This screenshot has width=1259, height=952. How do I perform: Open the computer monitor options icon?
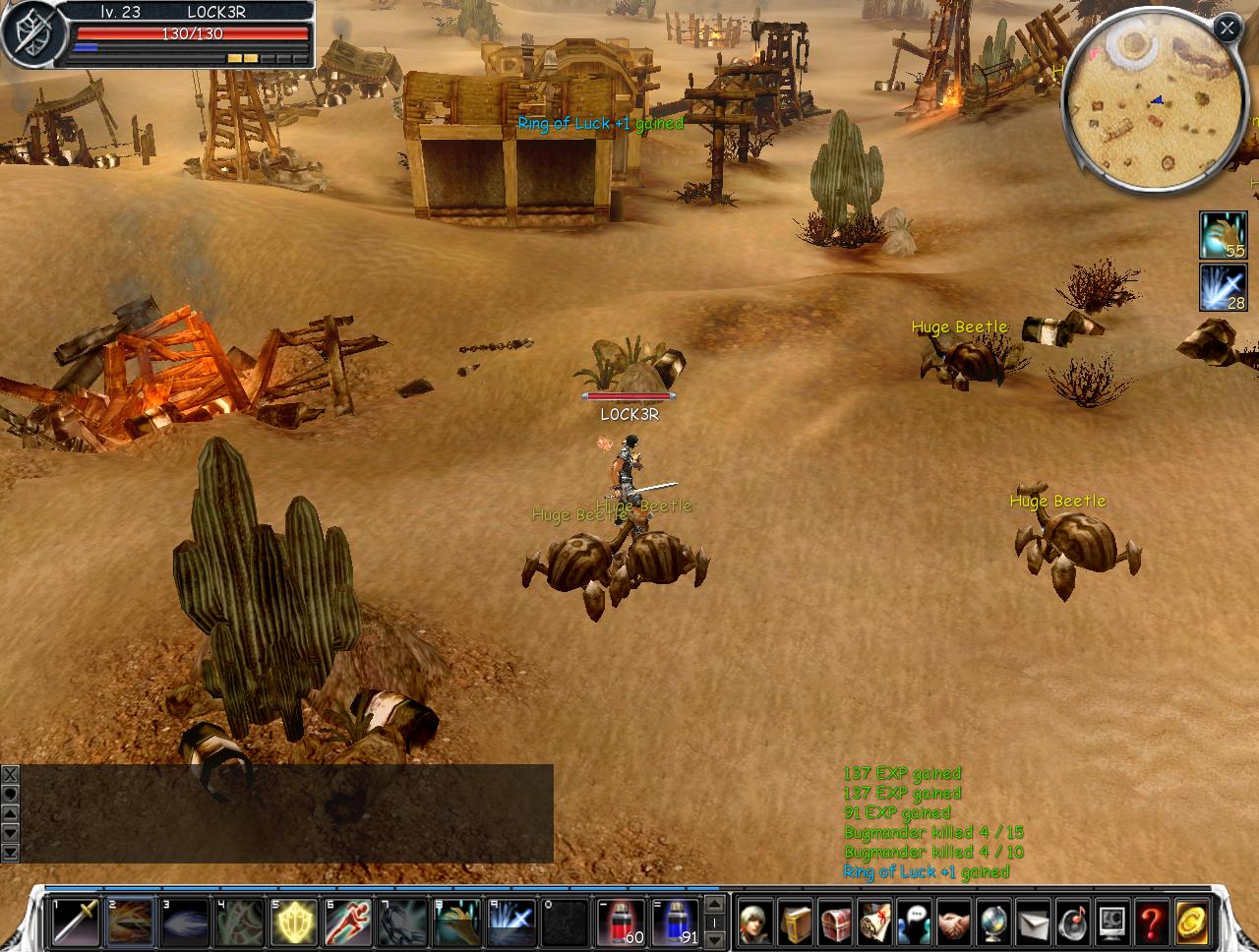1111,923
